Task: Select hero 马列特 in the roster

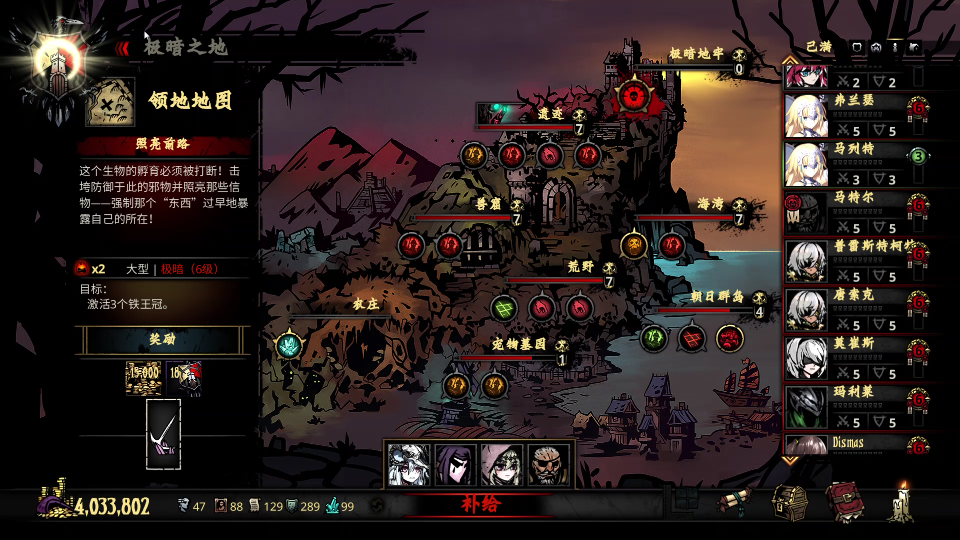Action: (805, 165)
